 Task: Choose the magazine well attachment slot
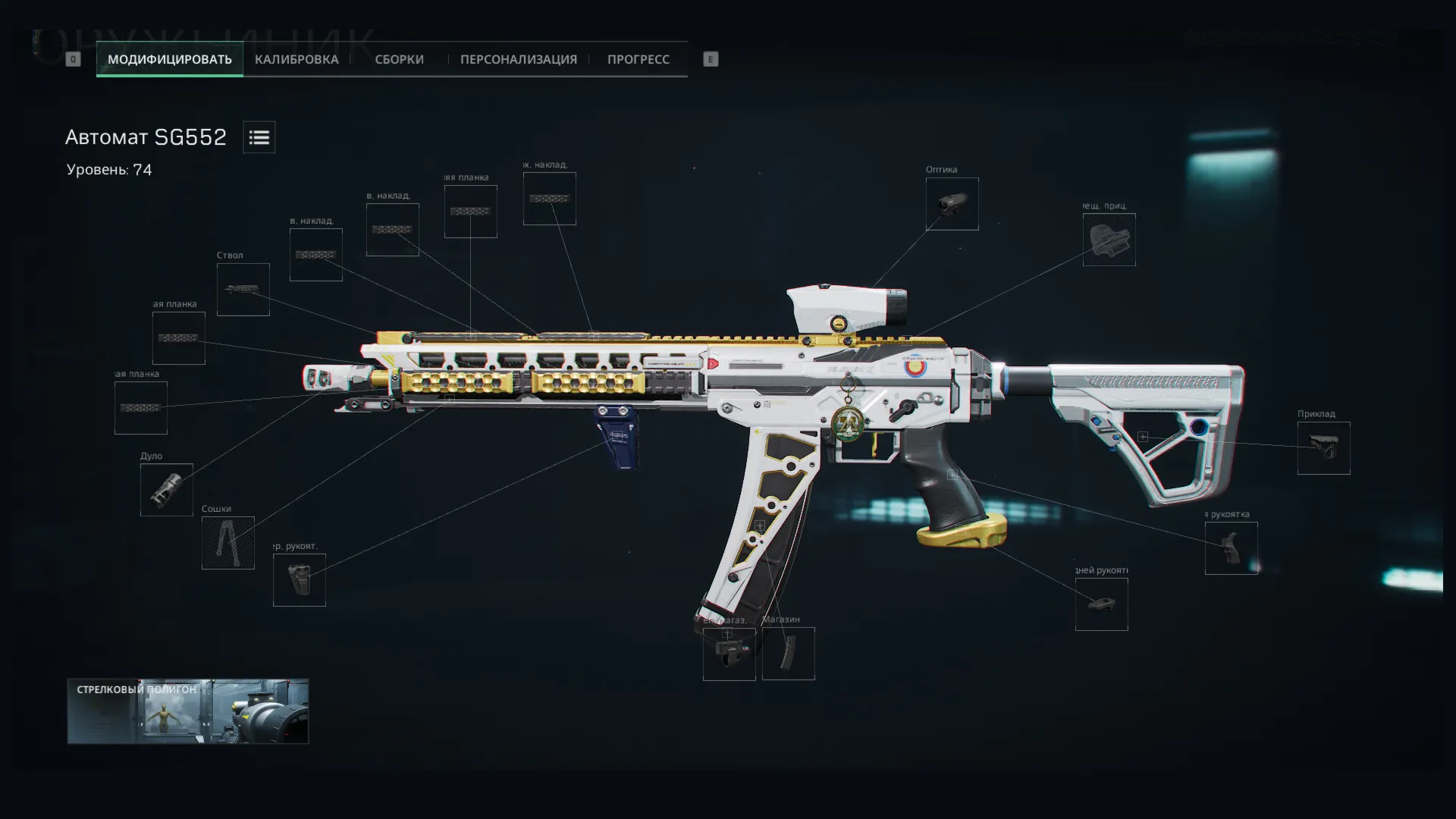point(729,654)
